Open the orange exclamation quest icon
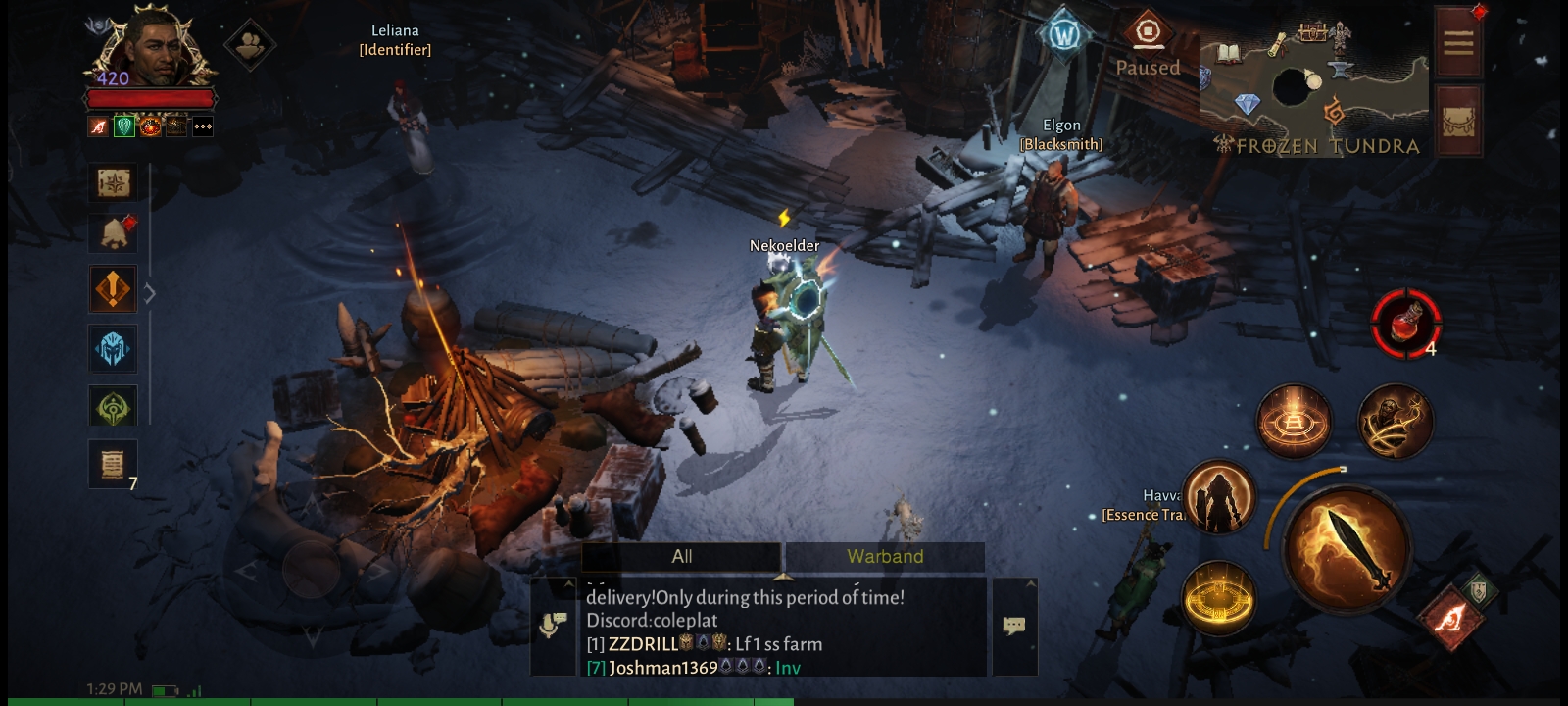The height and width of the screenshot is (706, 1568). click(x=113, y=289)
